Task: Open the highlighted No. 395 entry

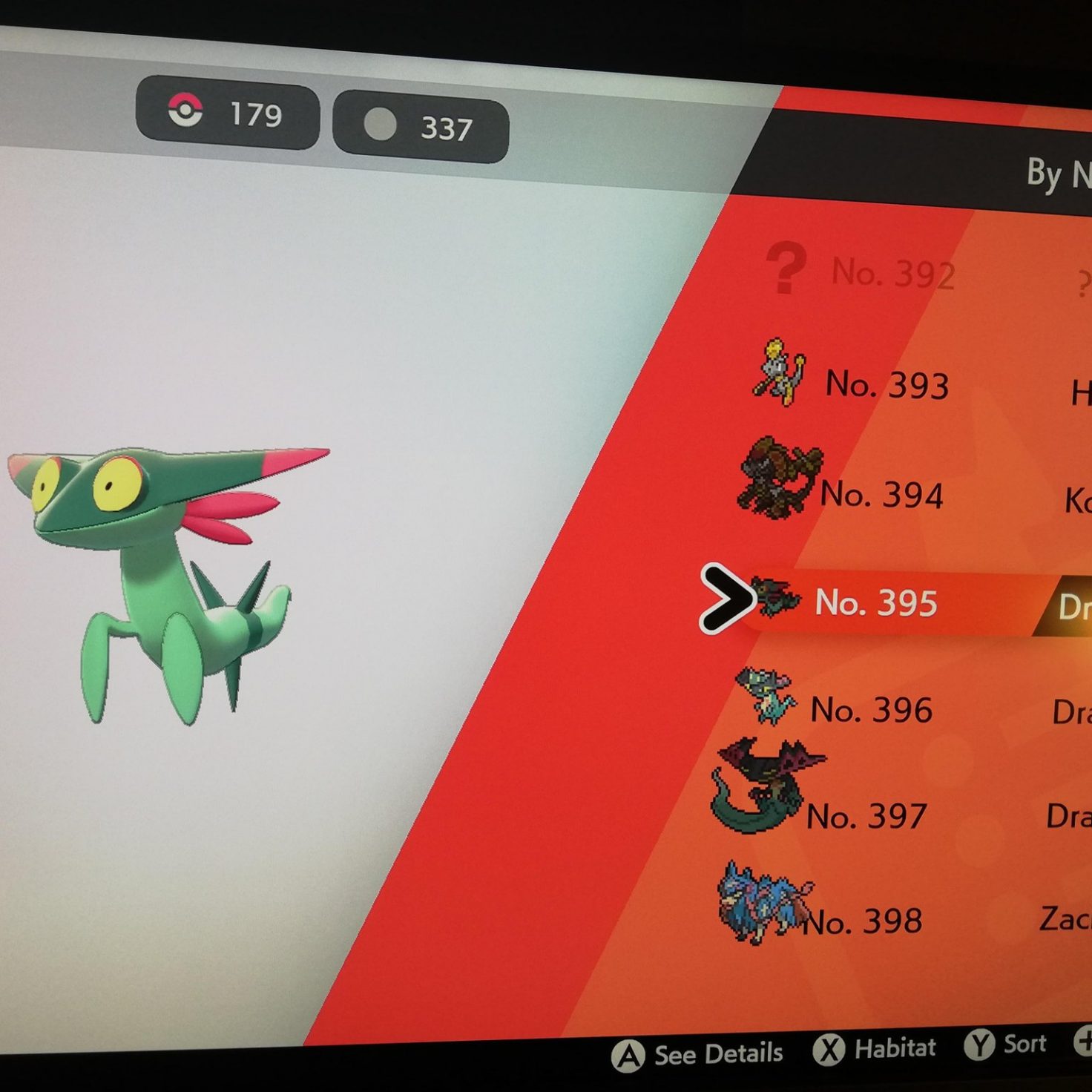Action: pyautogui.click(x=876, y=602)
